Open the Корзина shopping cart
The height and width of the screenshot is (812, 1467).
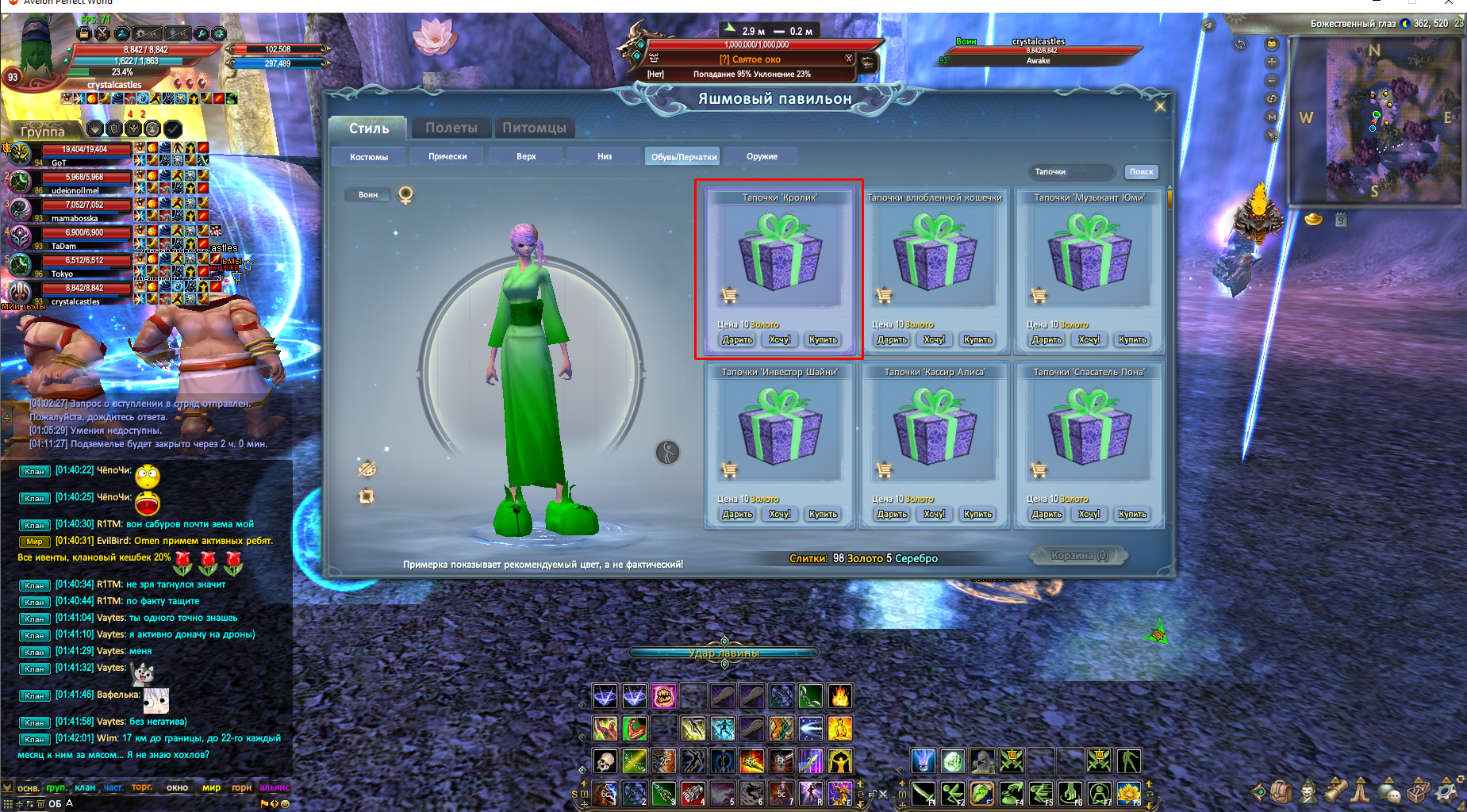(1079, 556)
